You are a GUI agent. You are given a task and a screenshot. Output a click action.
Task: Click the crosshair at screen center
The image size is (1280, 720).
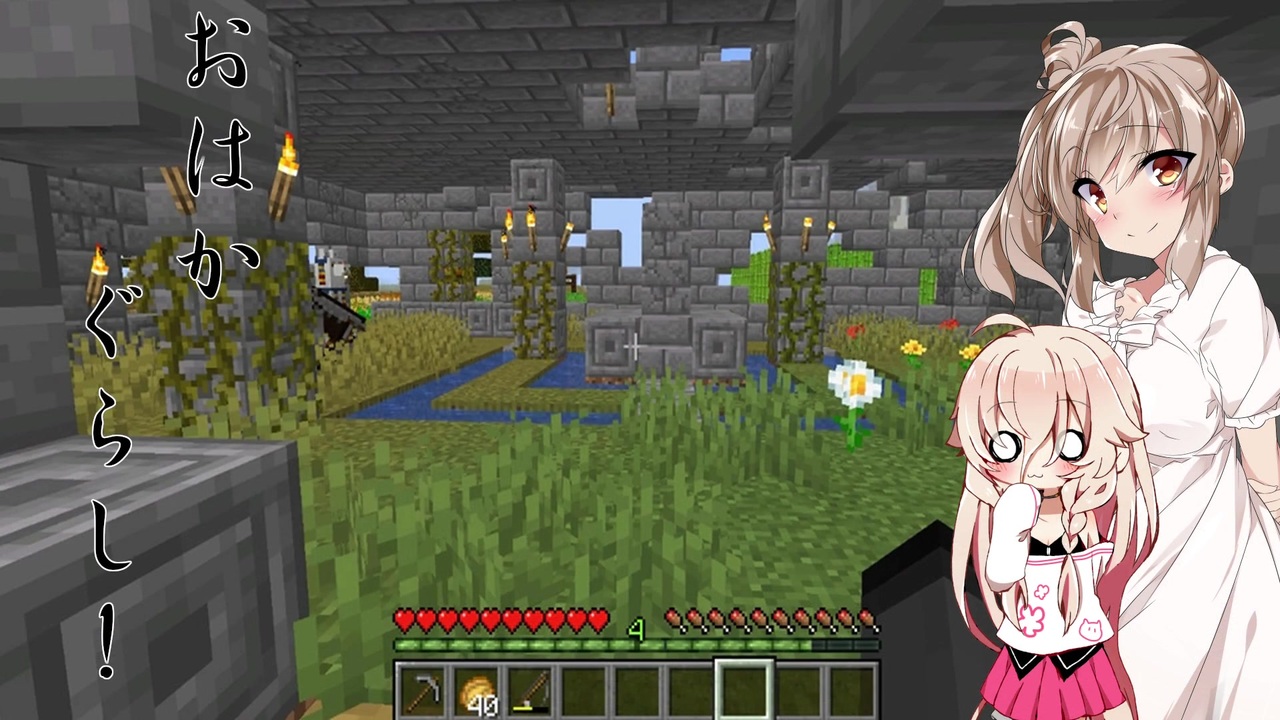[635, 347]
